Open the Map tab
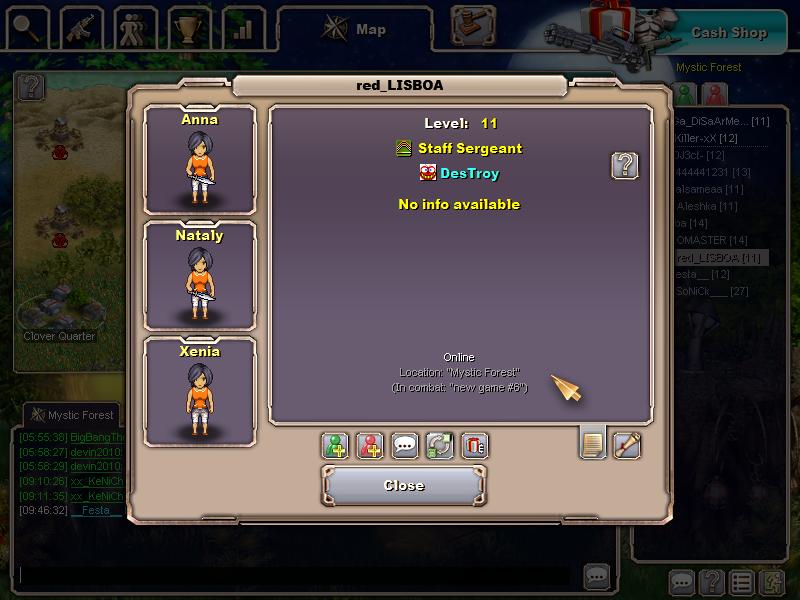 click(356, 29)
